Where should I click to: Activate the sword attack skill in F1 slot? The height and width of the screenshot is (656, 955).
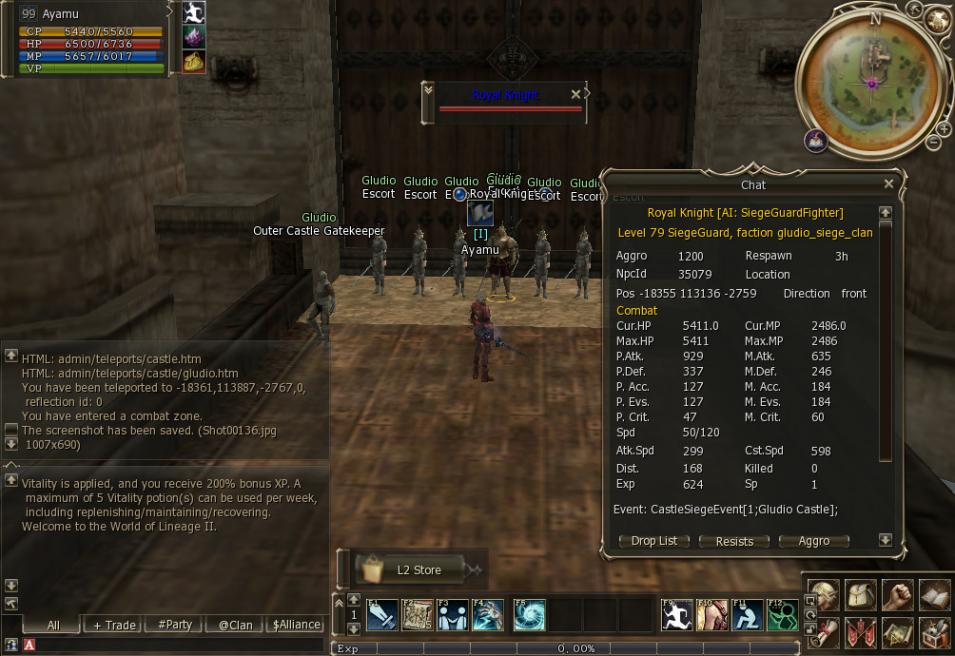click(383, 614)
